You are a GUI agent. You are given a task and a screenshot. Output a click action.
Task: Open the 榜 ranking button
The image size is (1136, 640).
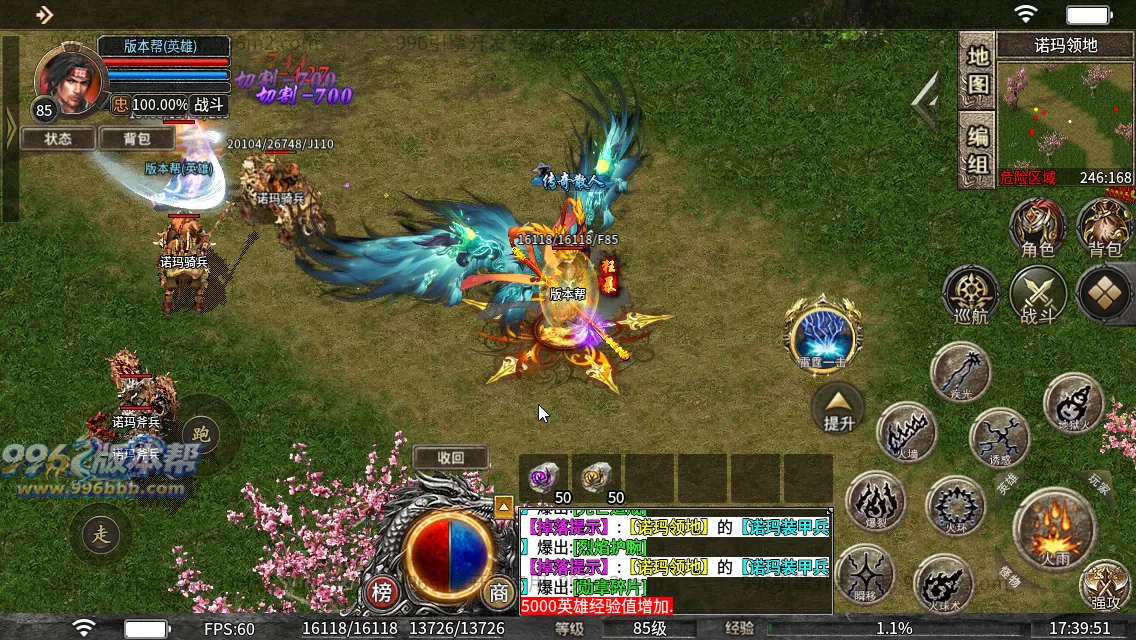[382, 593]
